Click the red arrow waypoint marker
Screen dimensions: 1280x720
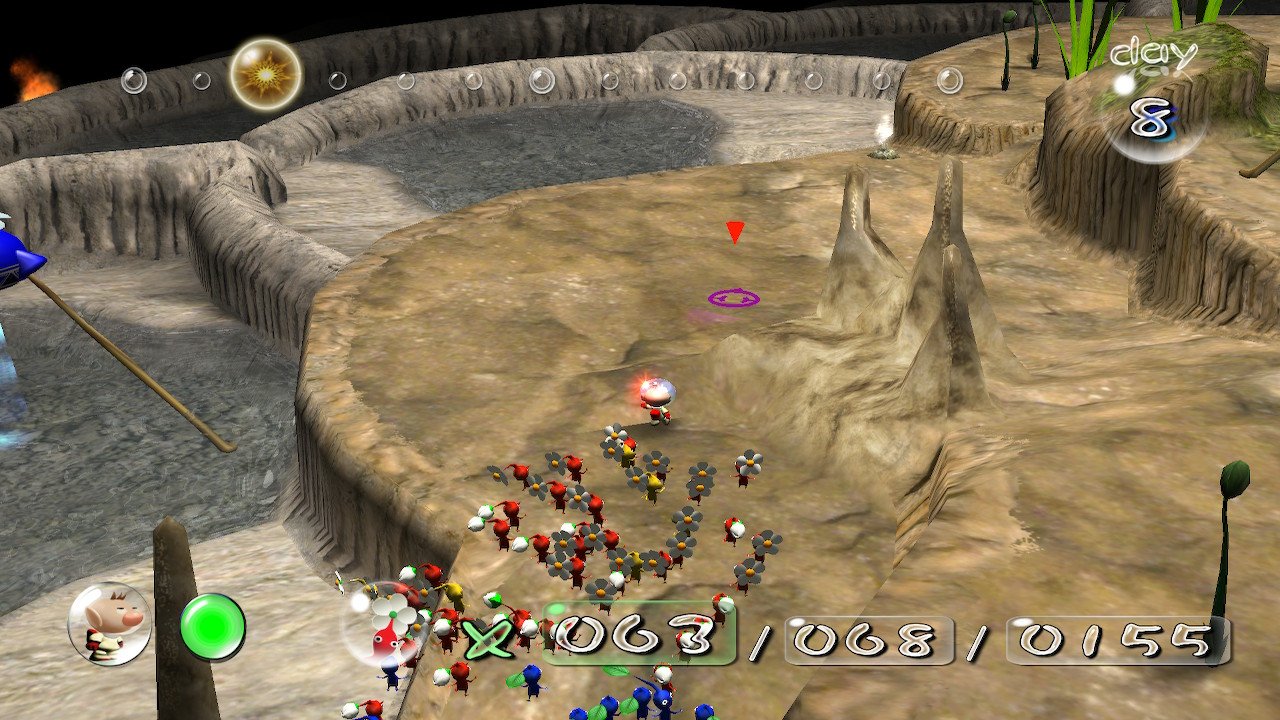[x=736, y=233]
